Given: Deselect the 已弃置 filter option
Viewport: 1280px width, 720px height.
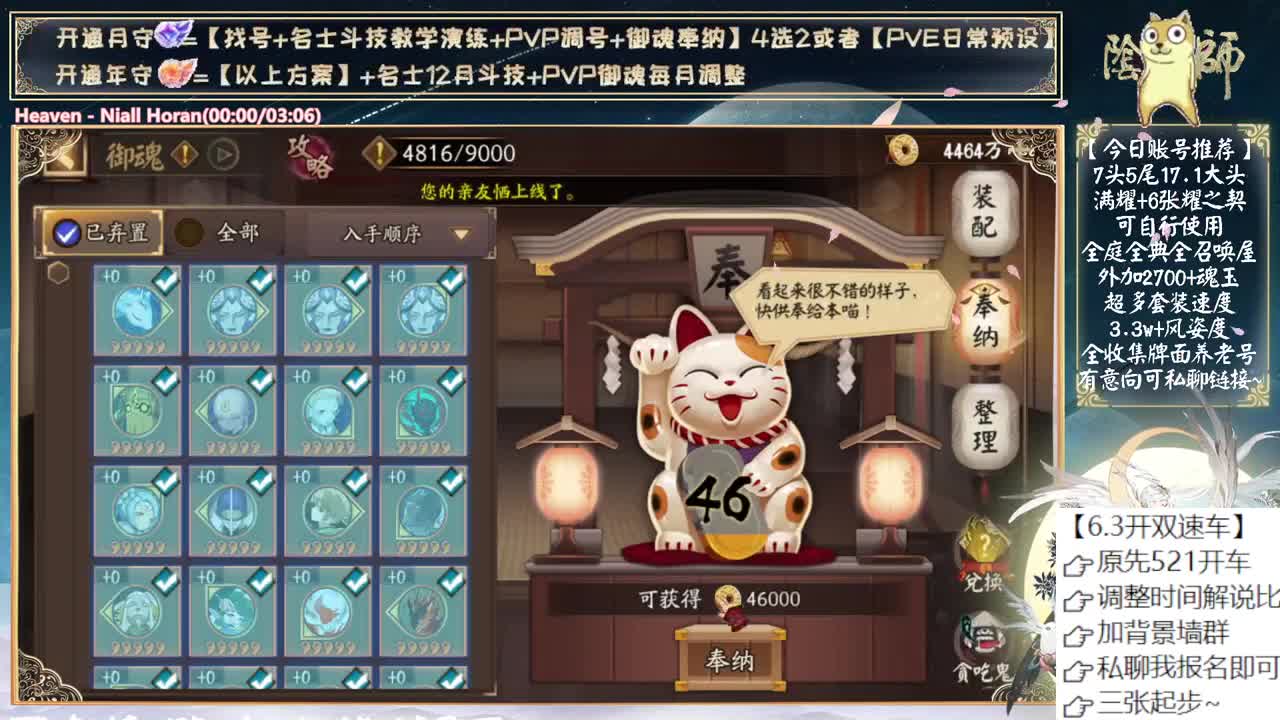Looking at the screenshot, I should click(65, 231).
